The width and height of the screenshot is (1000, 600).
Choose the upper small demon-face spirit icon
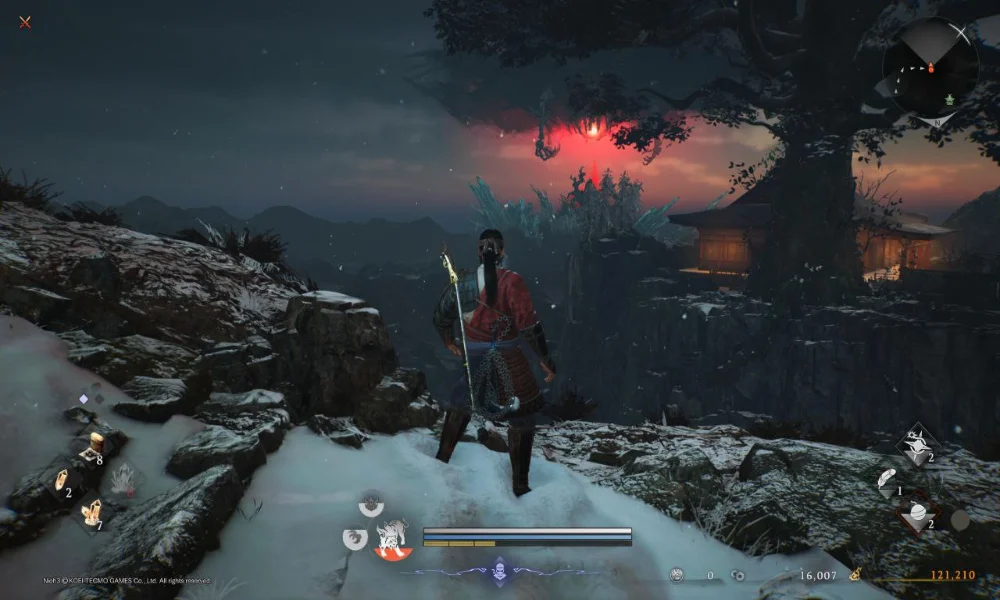(x=371, y=504)
